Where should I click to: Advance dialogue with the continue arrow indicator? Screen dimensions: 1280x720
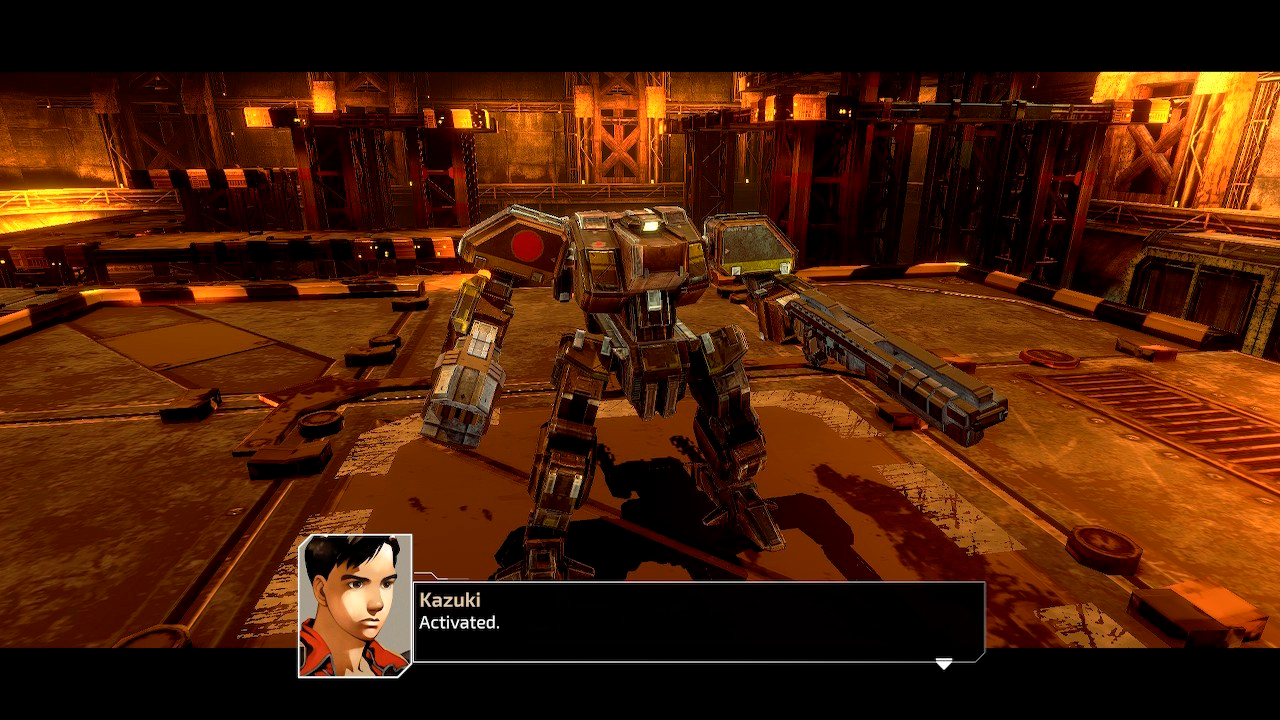[x=944, y=663]
